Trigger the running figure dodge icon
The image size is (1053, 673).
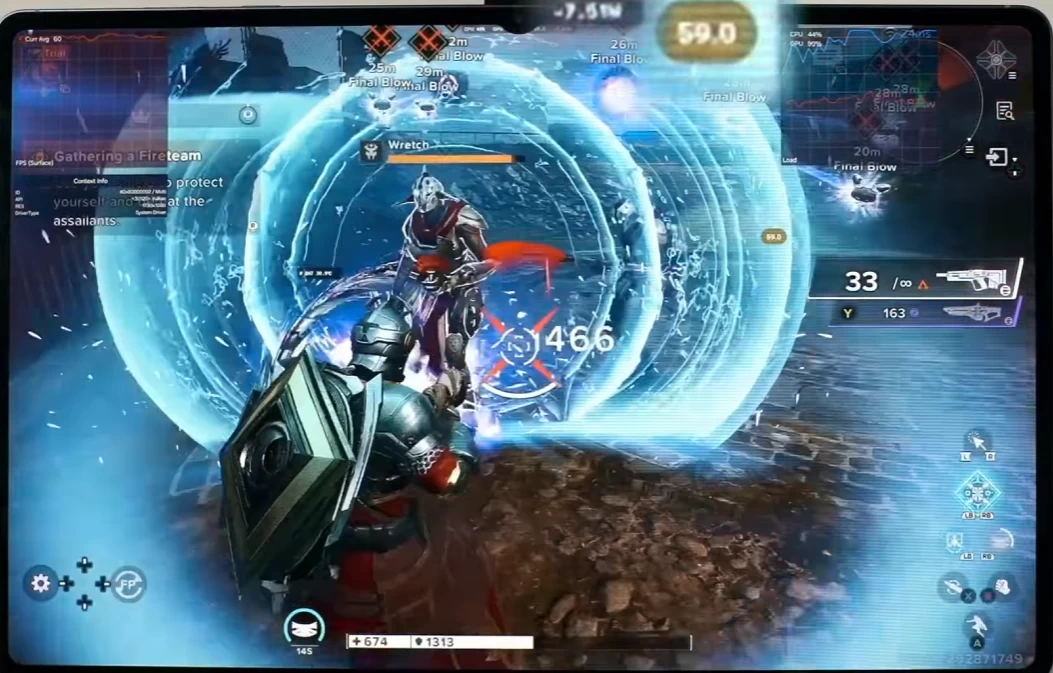(x=977, y=626)
